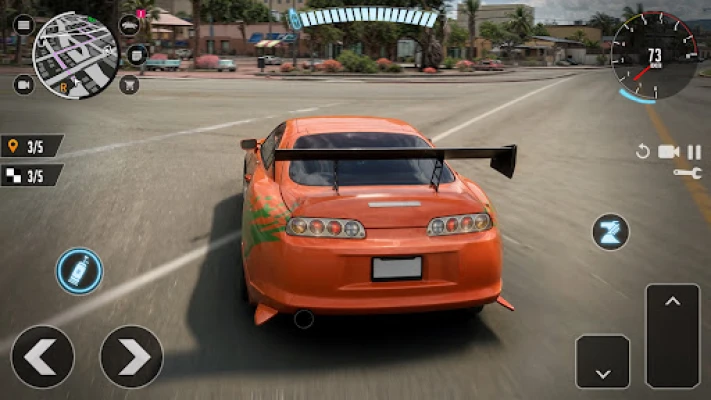Tap the menu icon left of minimap

tap(22, 24)
